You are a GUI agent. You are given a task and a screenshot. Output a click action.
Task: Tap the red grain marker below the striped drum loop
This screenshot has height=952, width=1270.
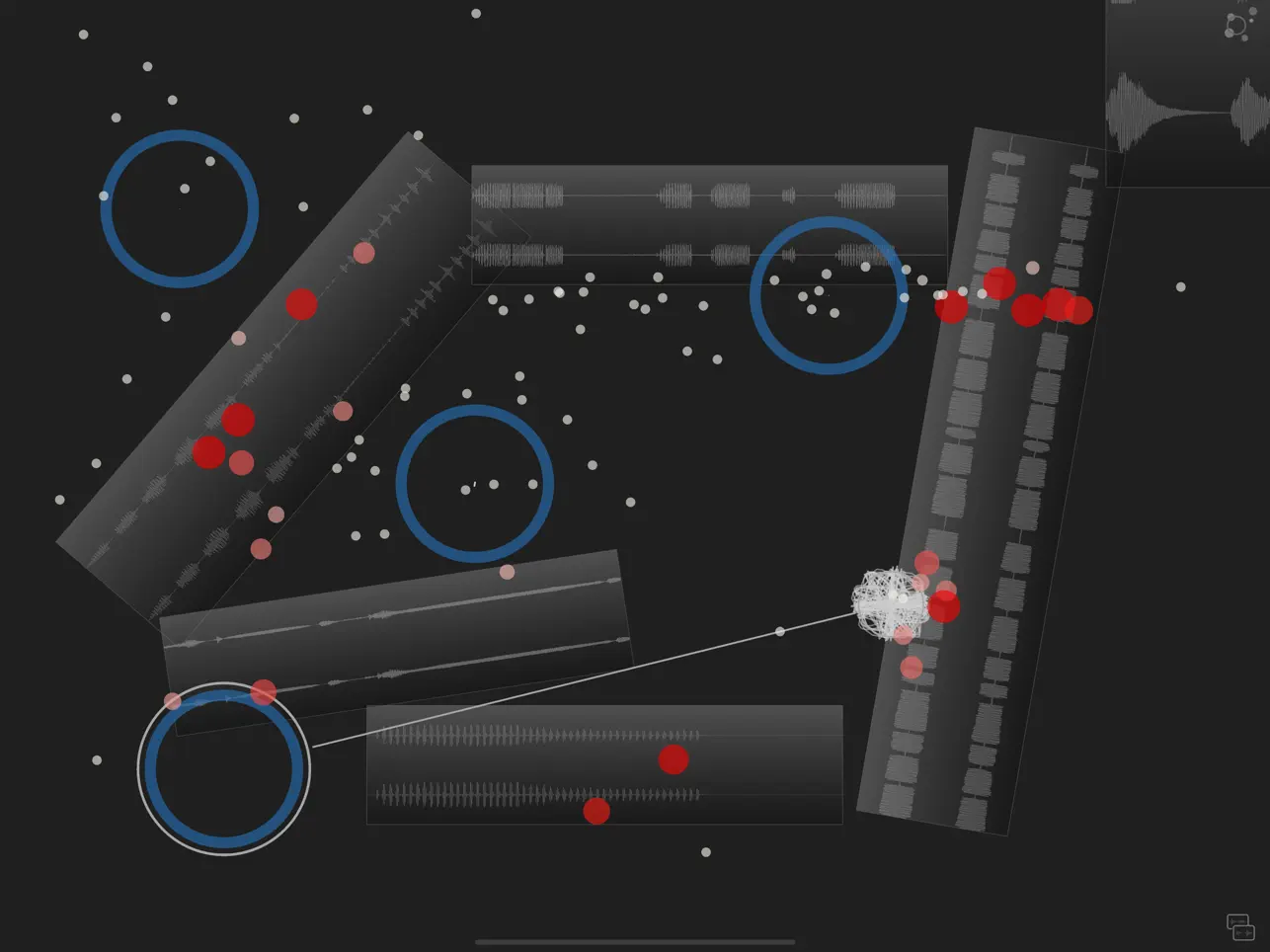point(597,810)
